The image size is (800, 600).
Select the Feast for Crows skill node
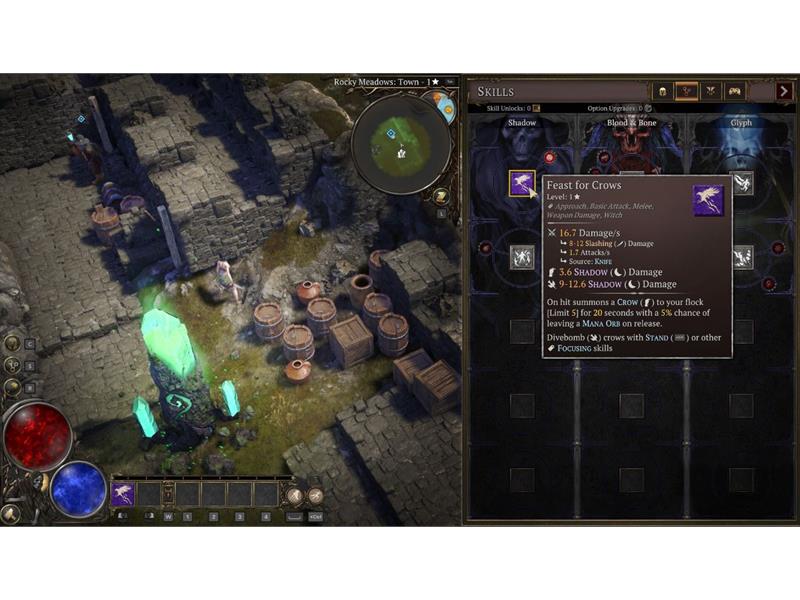pos(522,184)
